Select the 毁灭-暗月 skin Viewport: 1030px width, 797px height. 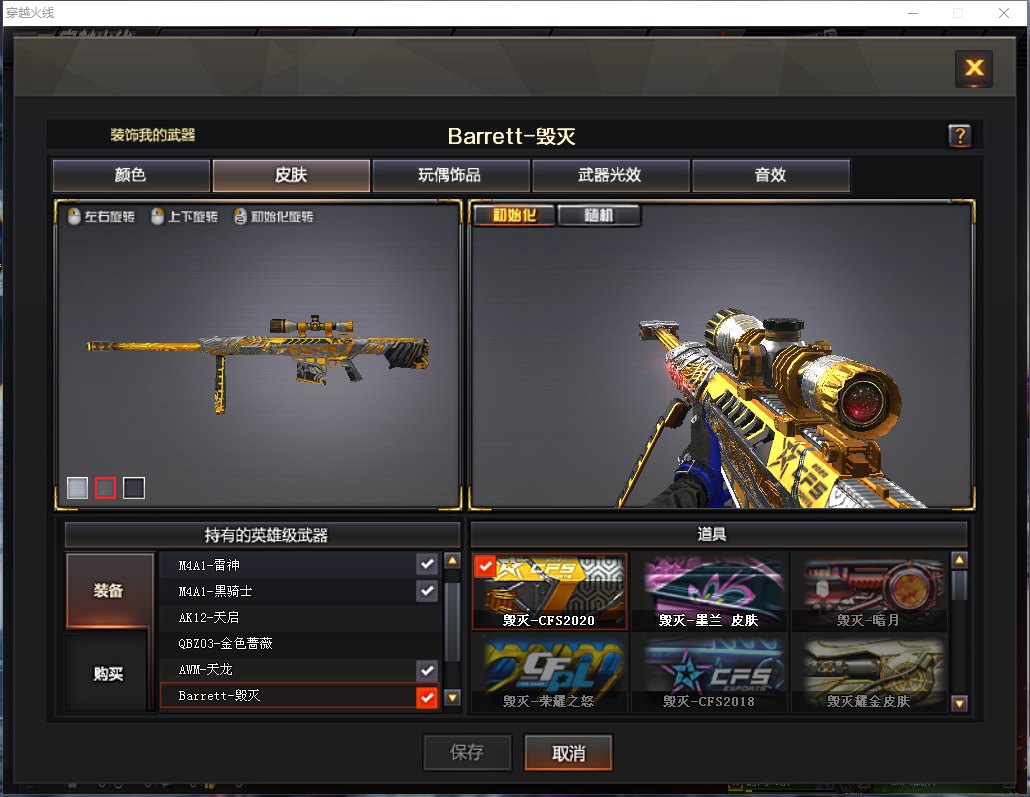click(869, 592)
